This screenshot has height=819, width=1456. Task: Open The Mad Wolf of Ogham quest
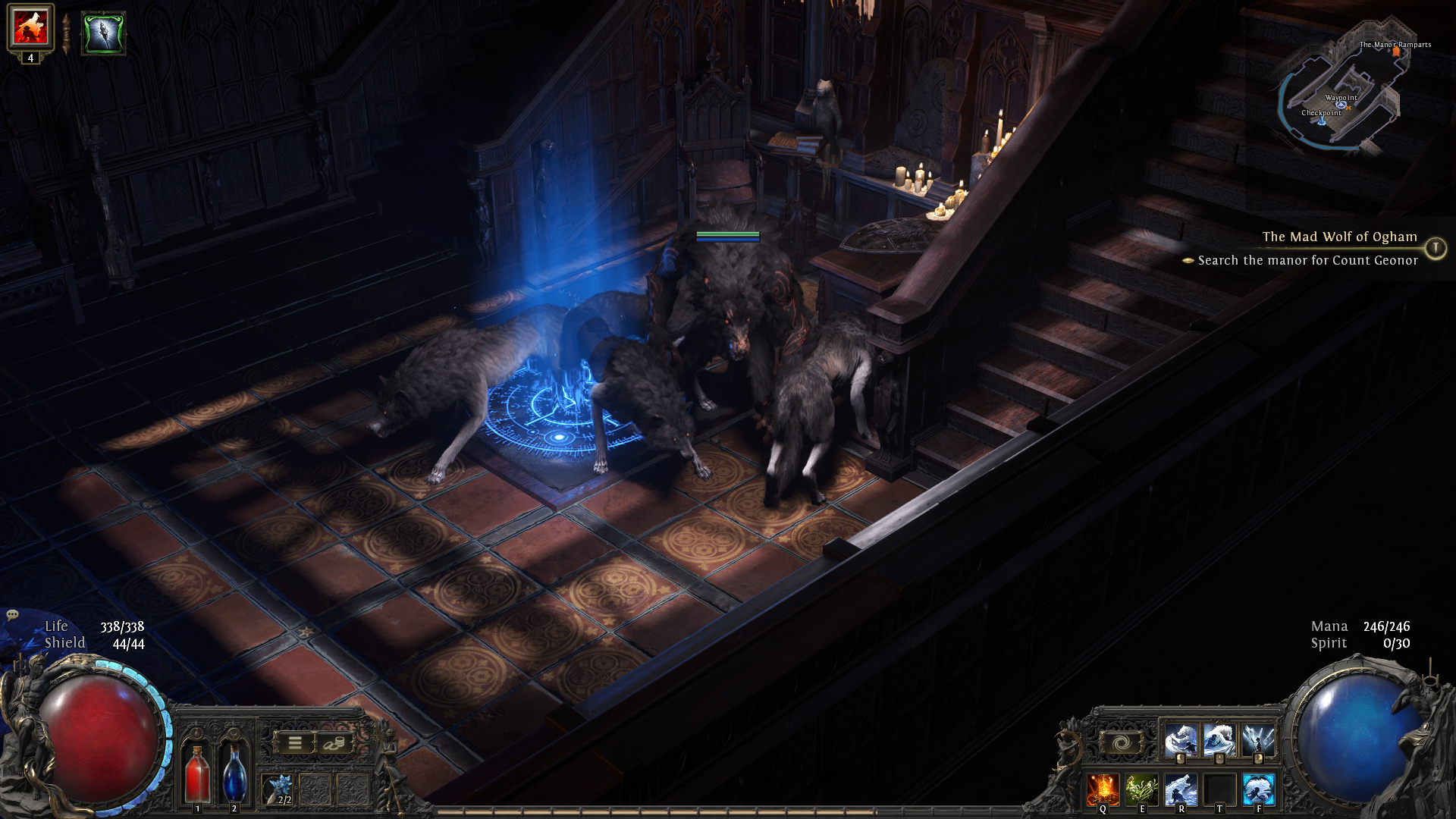[1339, 237]
